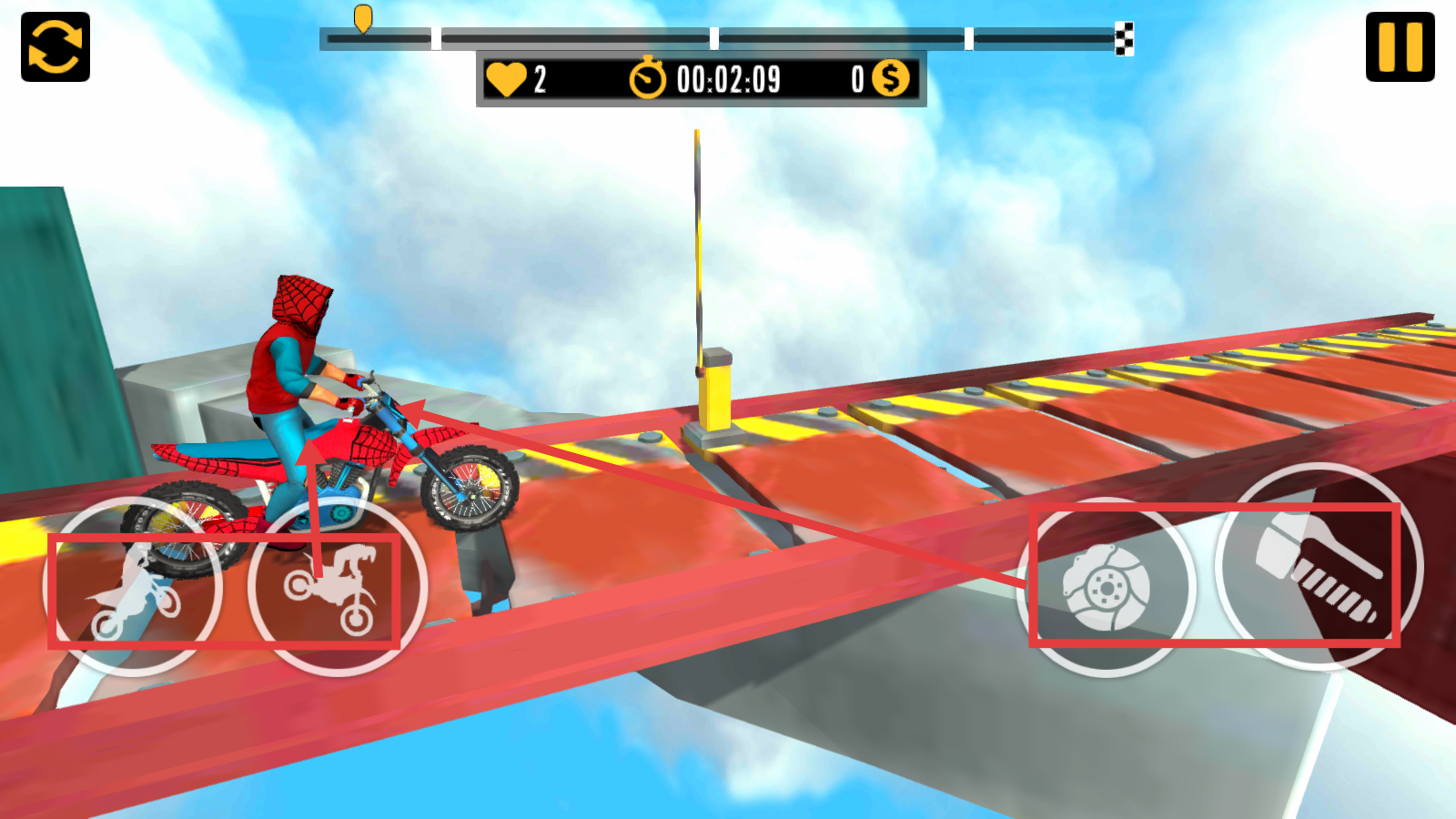1456x819 pixels.
Task: Tilt the bike back with the wheelie control
Action: pos(133,587)
